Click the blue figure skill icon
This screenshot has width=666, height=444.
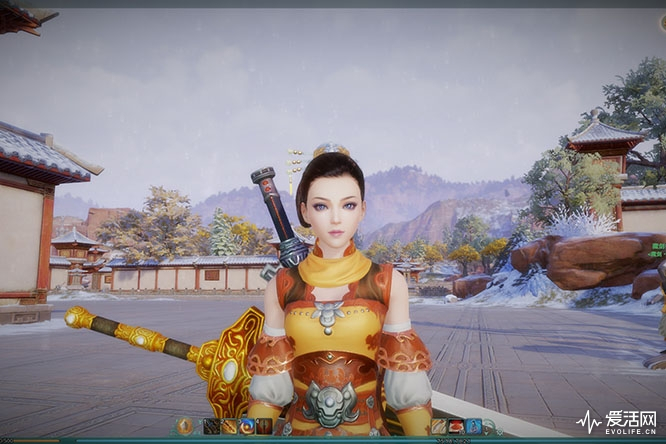click(x=473, y=426)
